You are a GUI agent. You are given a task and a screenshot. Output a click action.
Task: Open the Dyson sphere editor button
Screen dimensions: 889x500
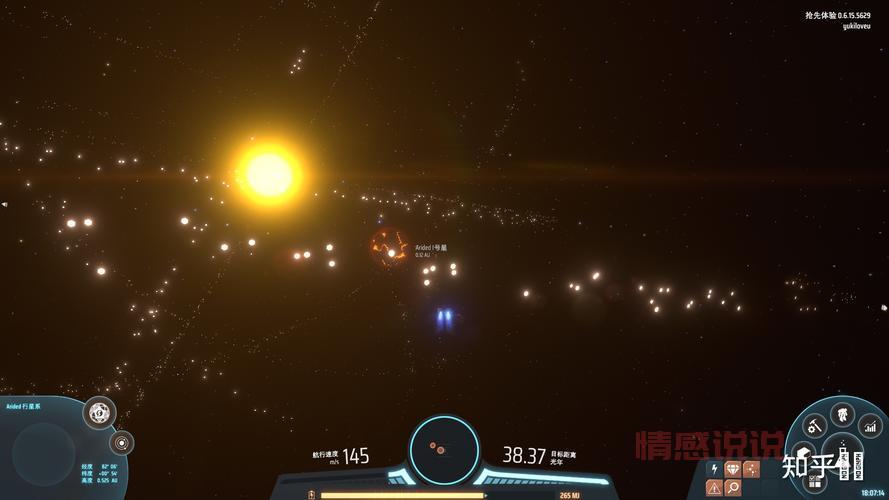click(98, 411)
